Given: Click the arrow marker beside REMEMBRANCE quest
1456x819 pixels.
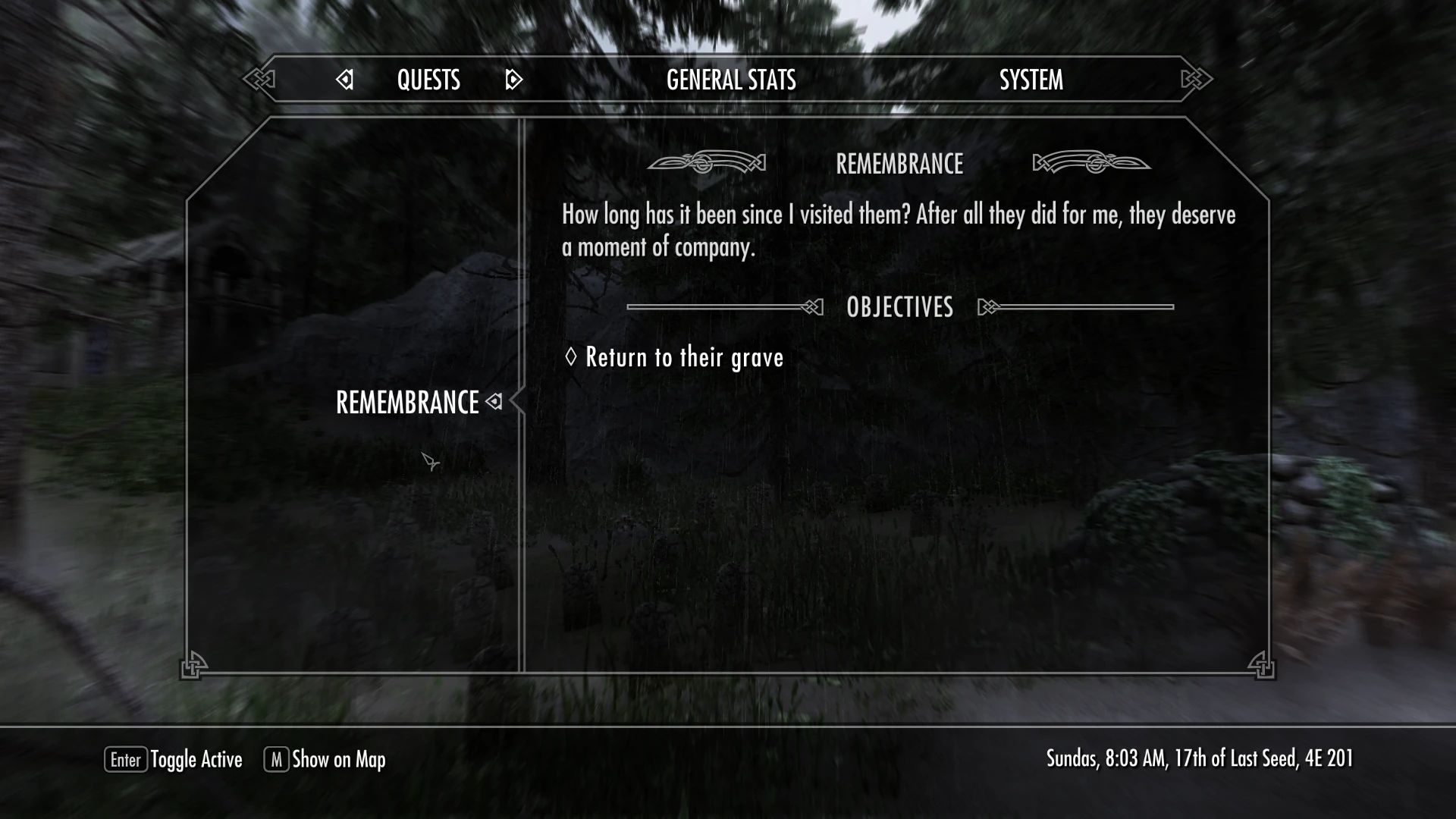Looking at the screenshot, I should click(x=495, y=403).
